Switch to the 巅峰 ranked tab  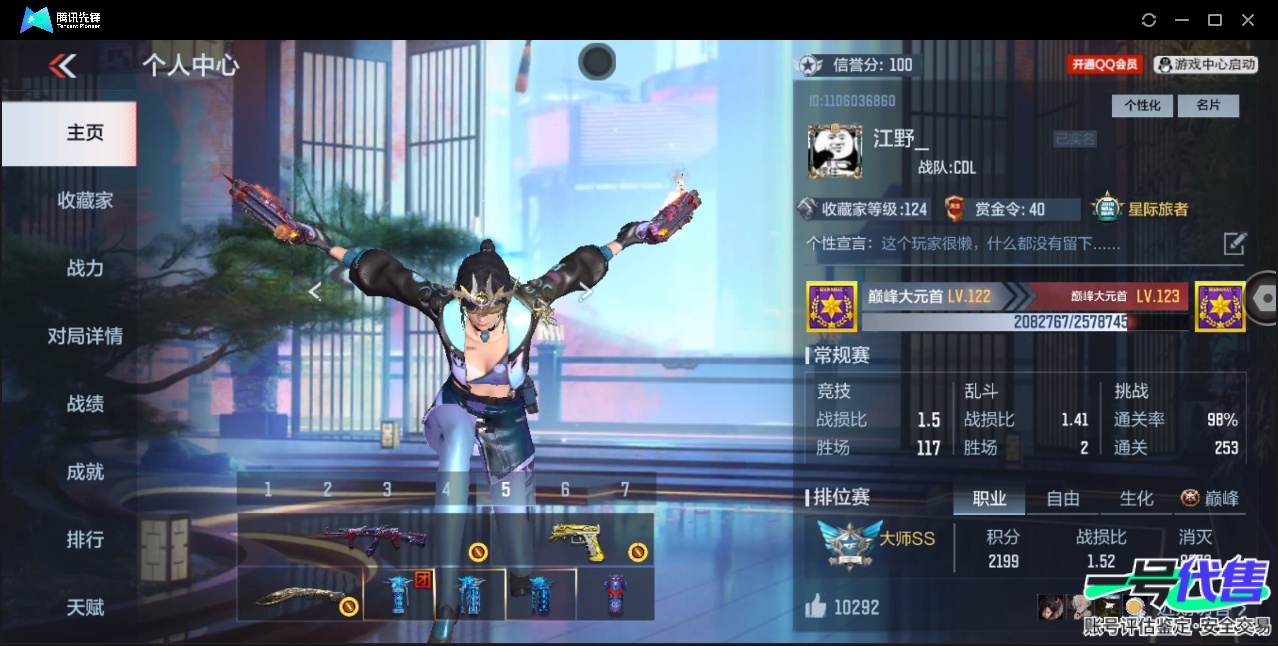pos(1210,498)
